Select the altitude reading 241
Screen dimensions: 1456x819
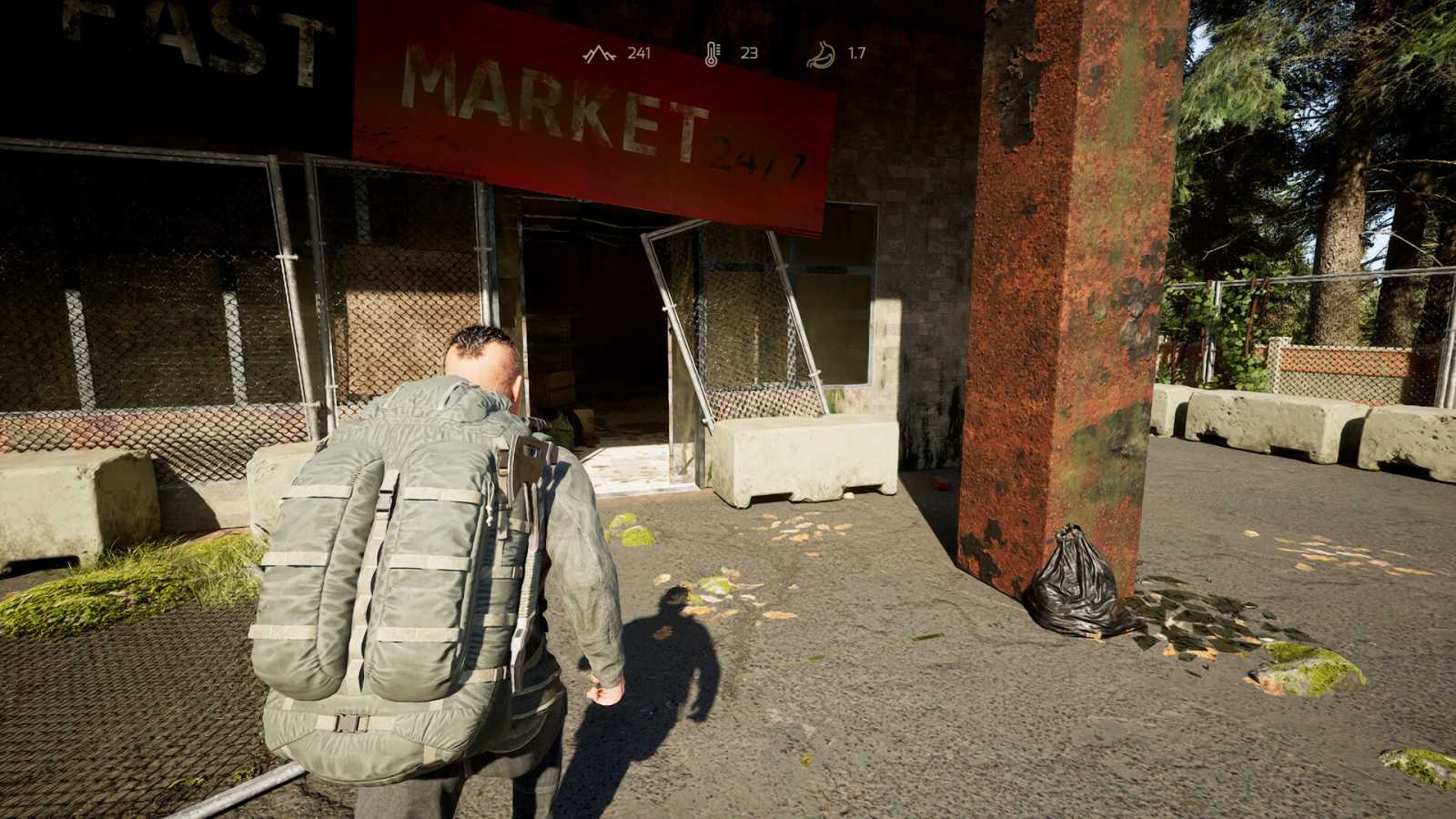coord(640,53)
